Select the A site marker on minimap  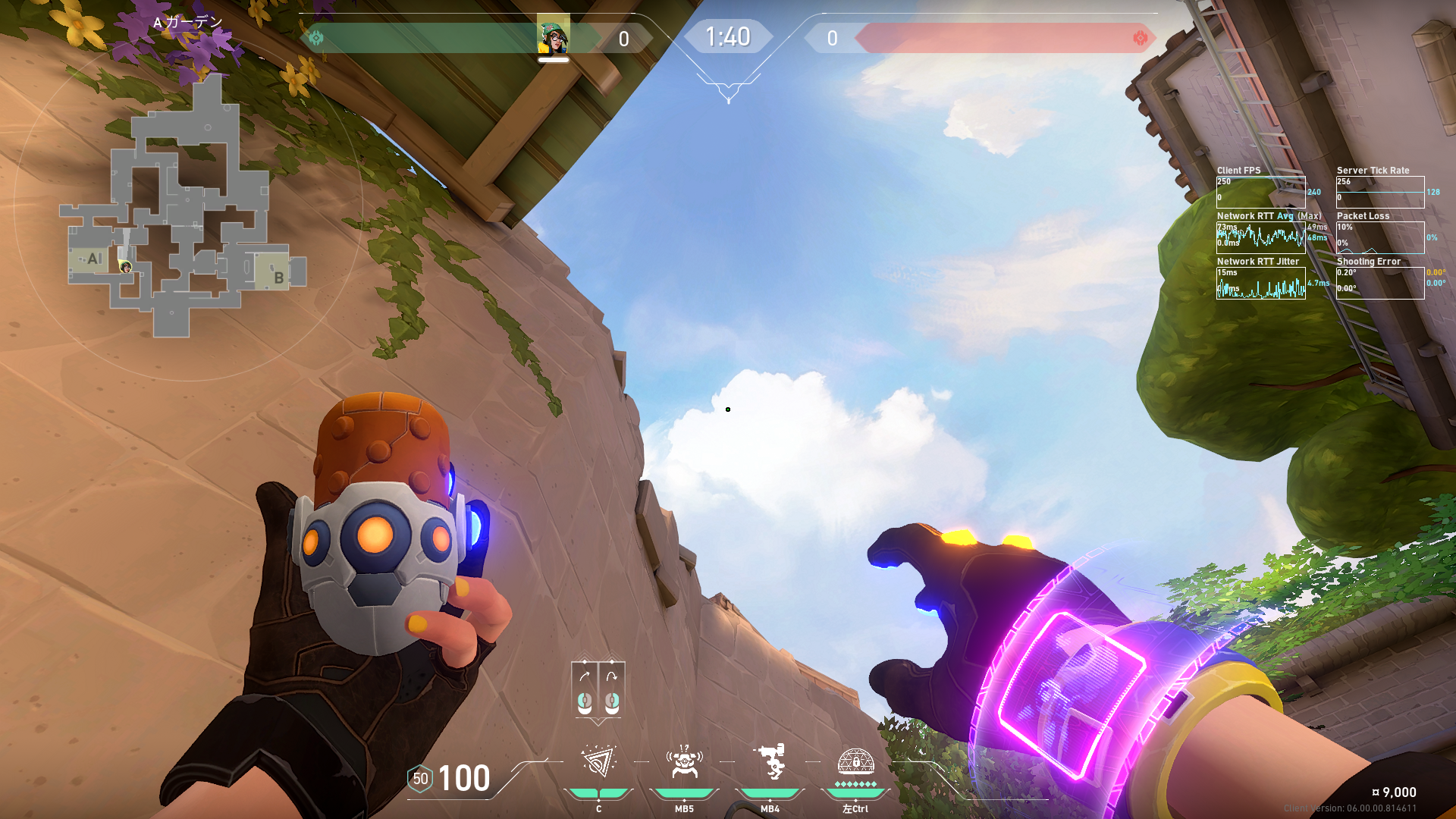[x=93, y=259]
